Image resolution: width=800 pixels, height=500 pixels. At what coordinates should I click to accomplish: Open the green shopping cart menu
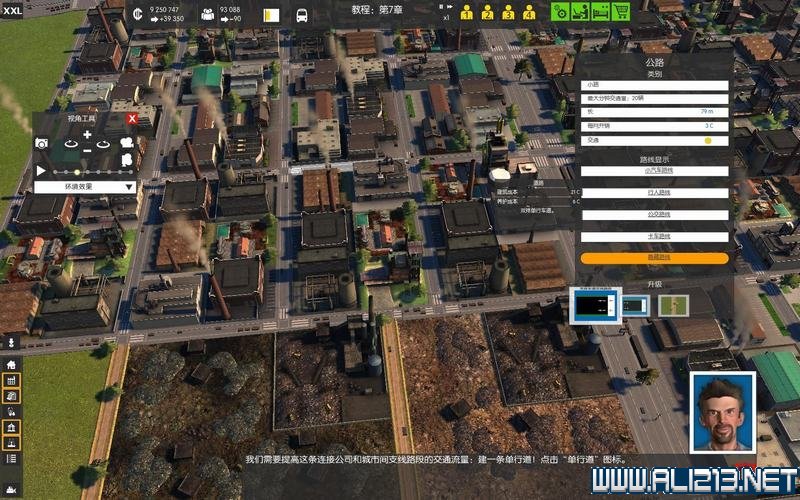[x=621, y=12]
